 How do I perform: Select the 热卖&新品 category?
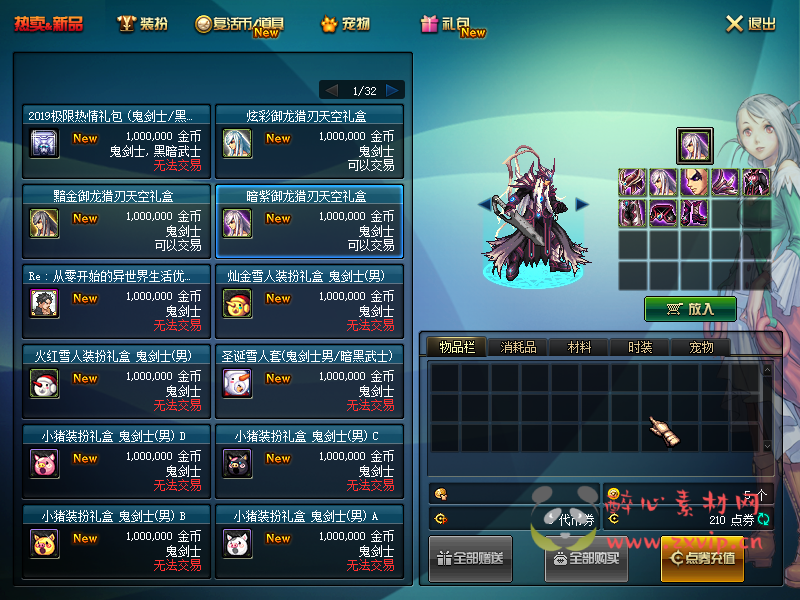[x=48, y=24]
